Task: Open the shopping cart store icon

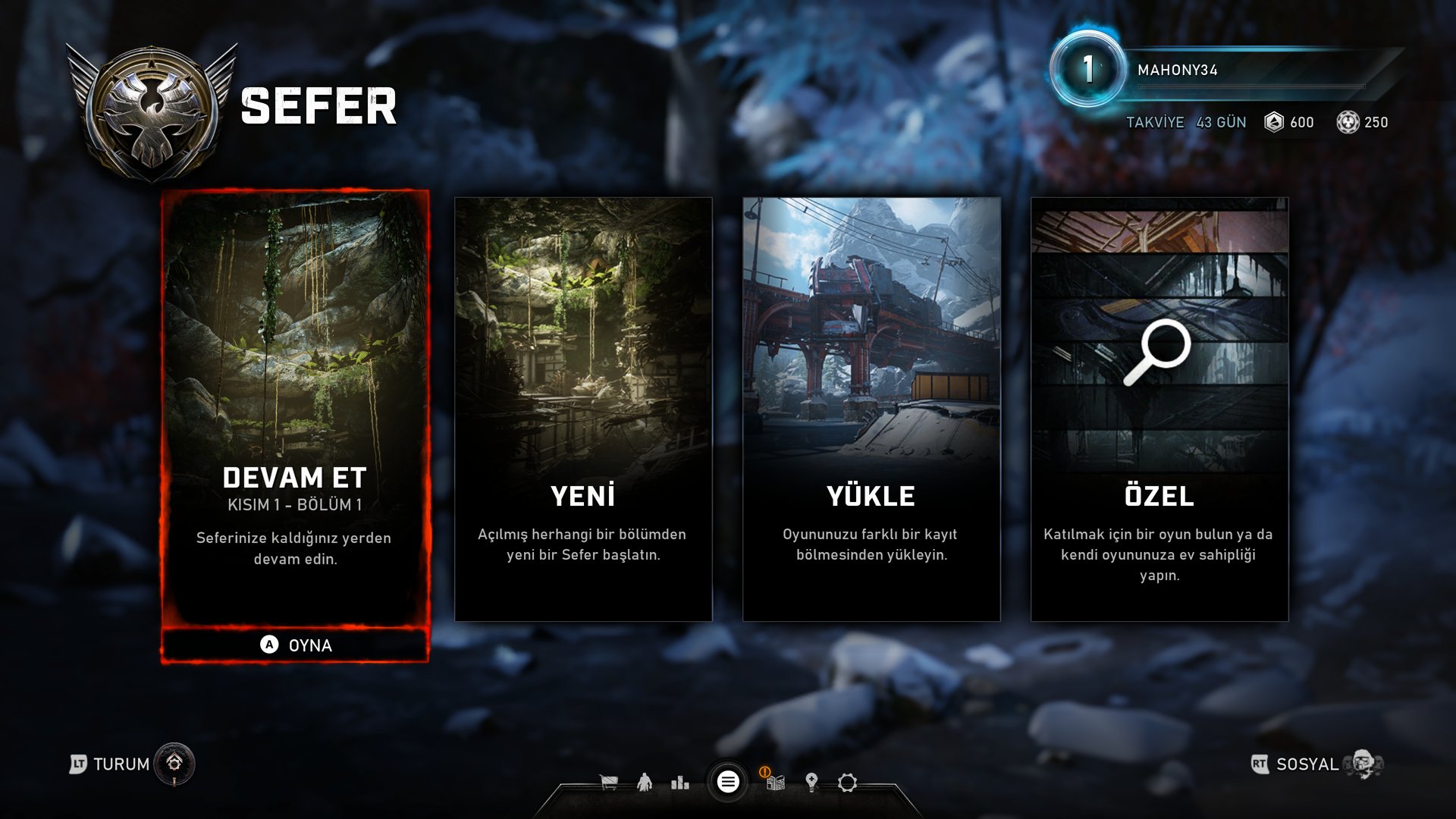Action: 608,782
